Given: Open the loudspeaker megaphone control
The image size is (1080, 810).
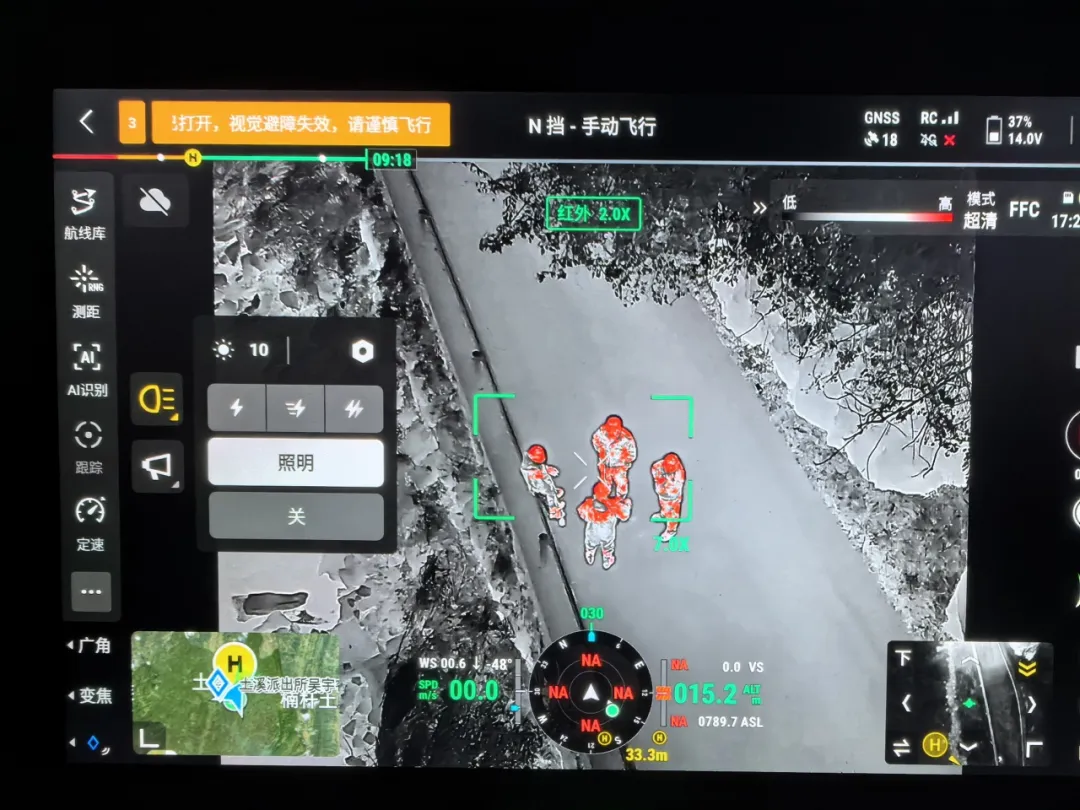Looking at the screenshot, I should click(157, 467).
